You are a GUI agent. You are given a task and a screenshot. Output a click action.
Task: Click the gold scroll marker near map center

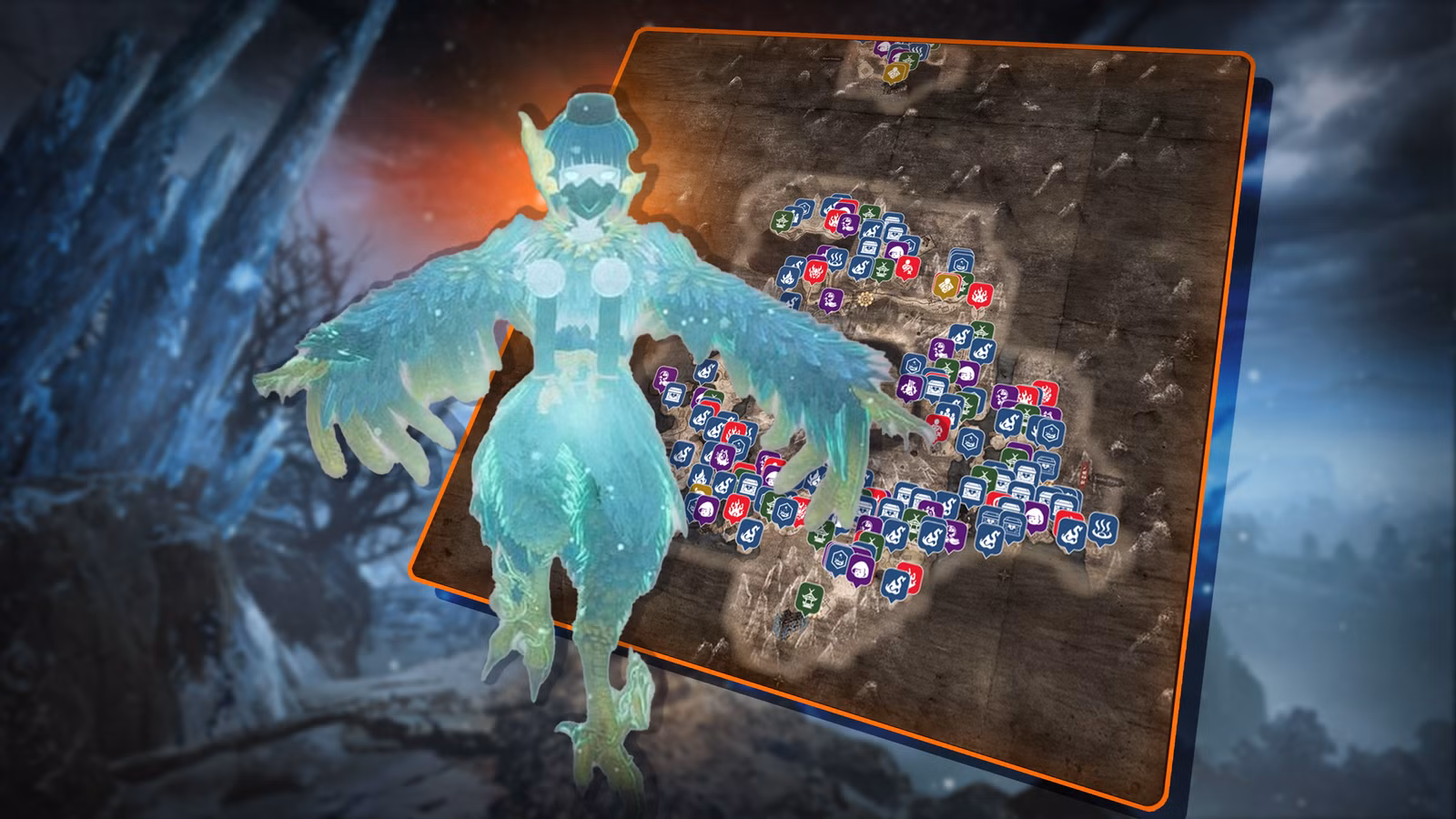pos(946,286)
